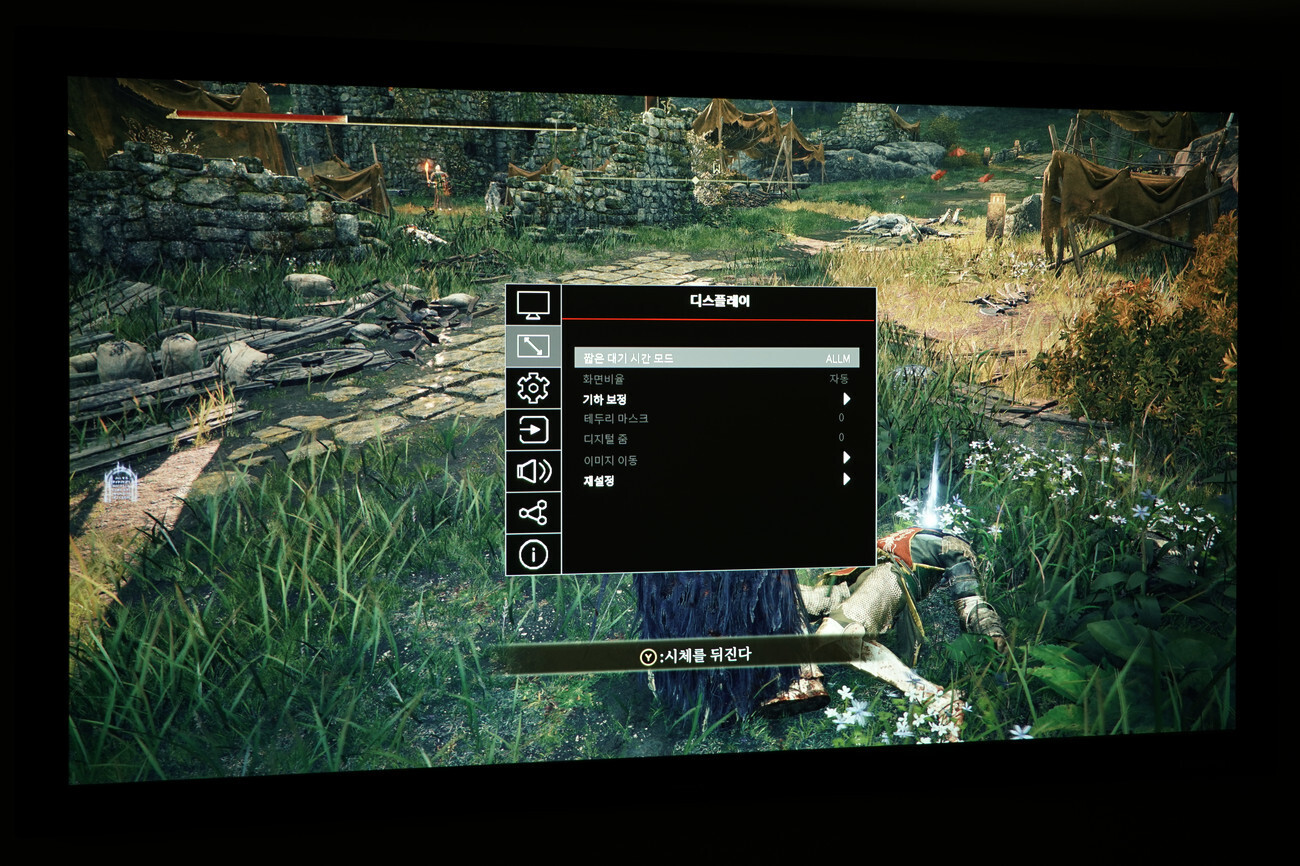Select the diagonal arrow display tab
Viewport: 1300px width, 866px height.
(x=533, y=346)
